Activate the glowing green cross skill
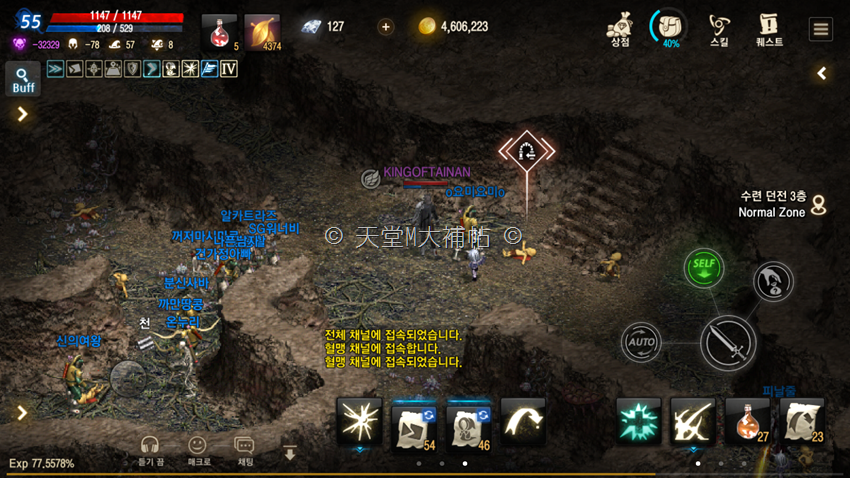The image size is (850, 478). pos(637,420)
